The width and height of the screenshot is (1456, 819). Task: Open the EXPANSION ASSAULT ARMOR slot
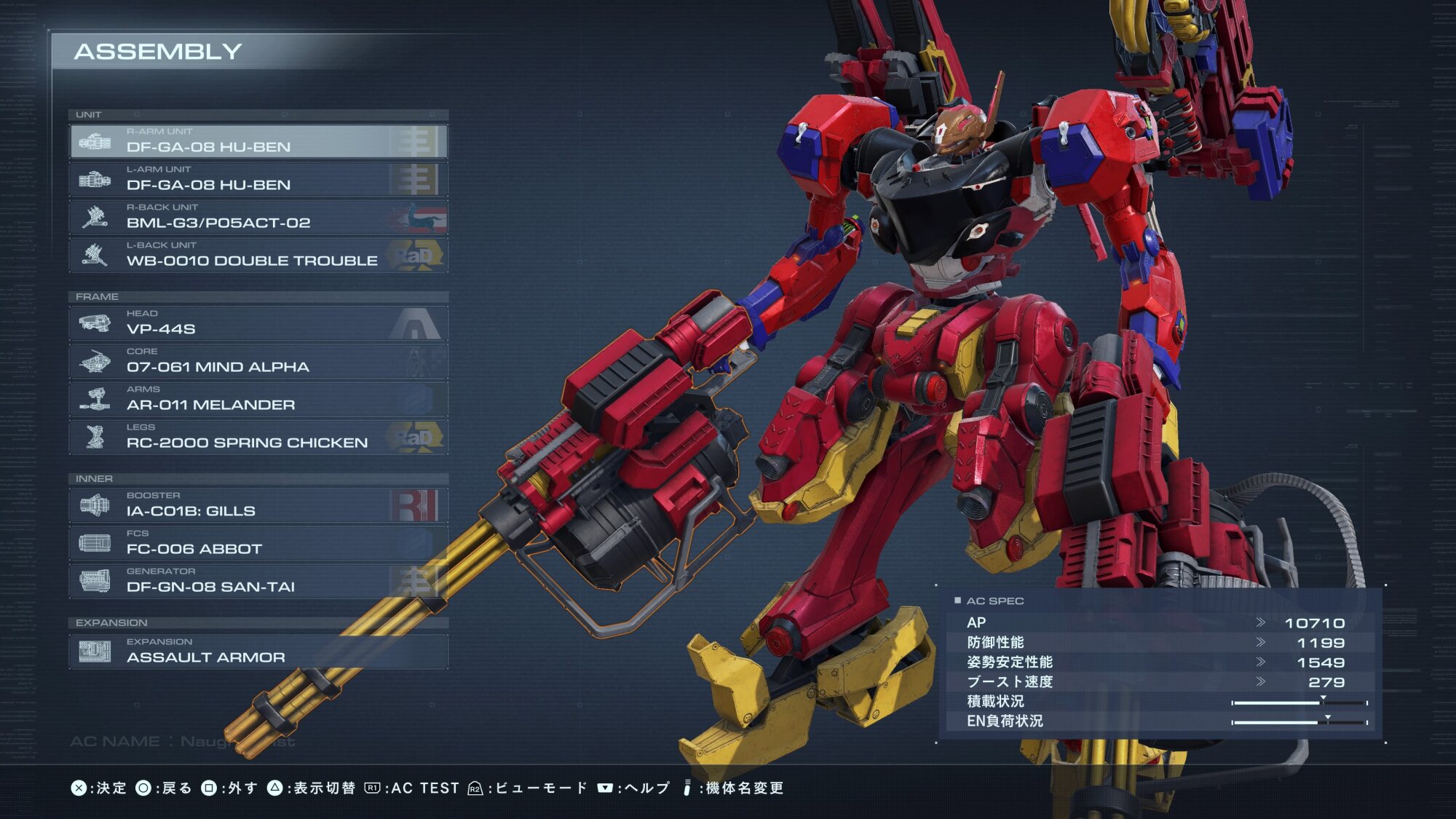(x=258, y=652)
